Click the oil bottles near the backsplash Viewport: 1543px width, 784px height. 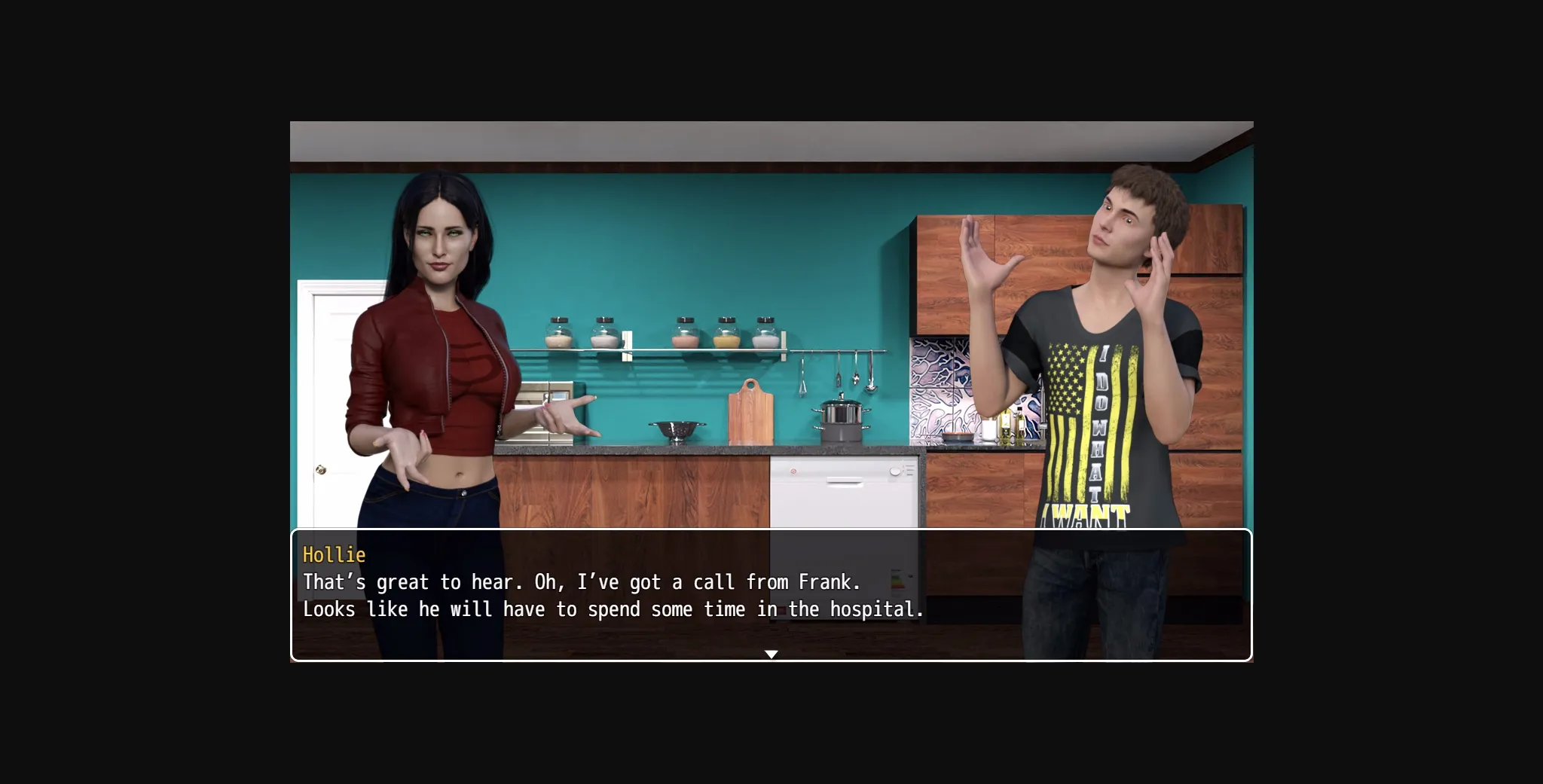(x=1013, y=429)
